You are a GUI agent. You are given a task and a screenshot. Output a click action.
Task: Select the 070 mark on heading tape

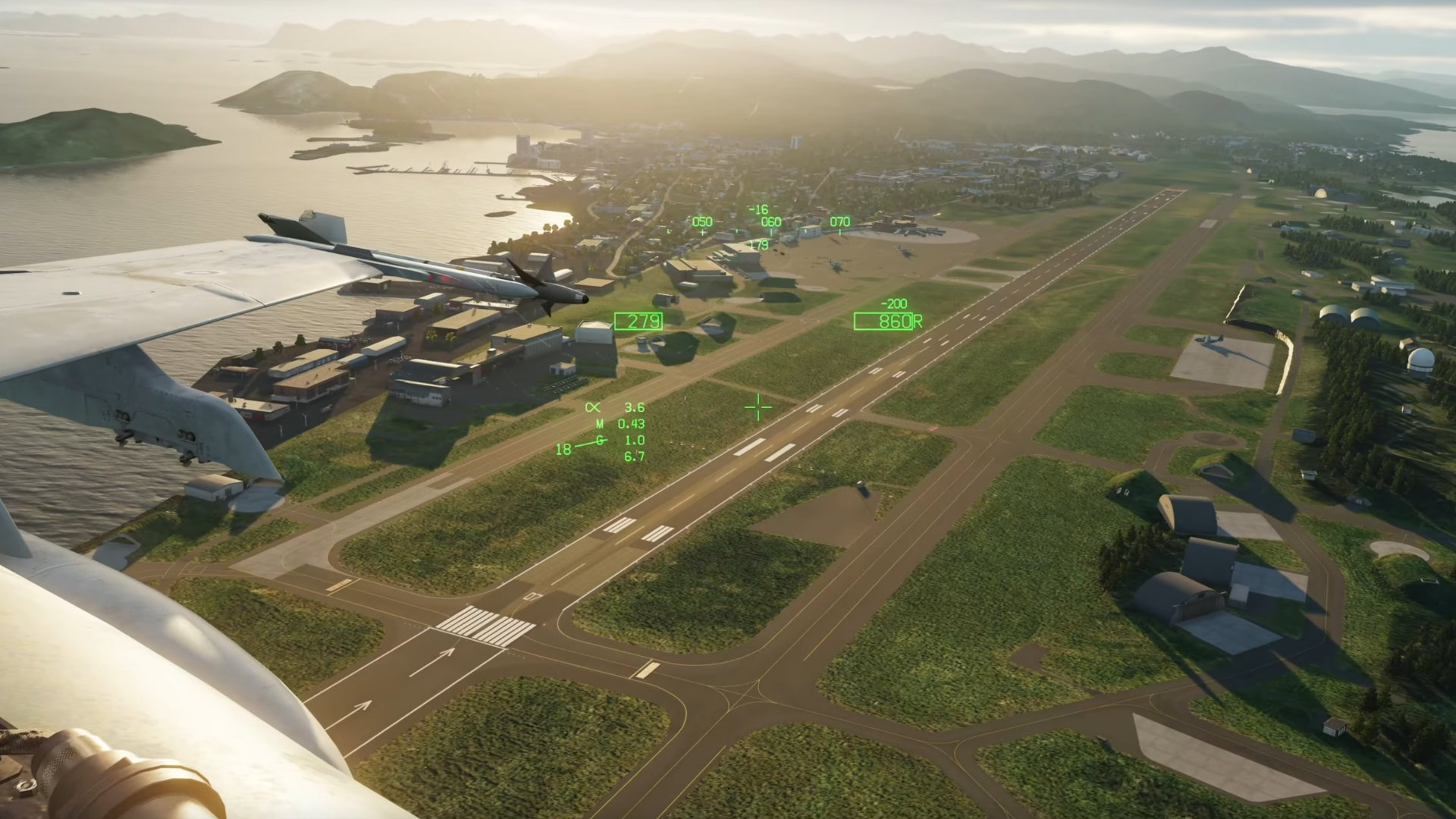pyautogui.click(x=839, y=222)
